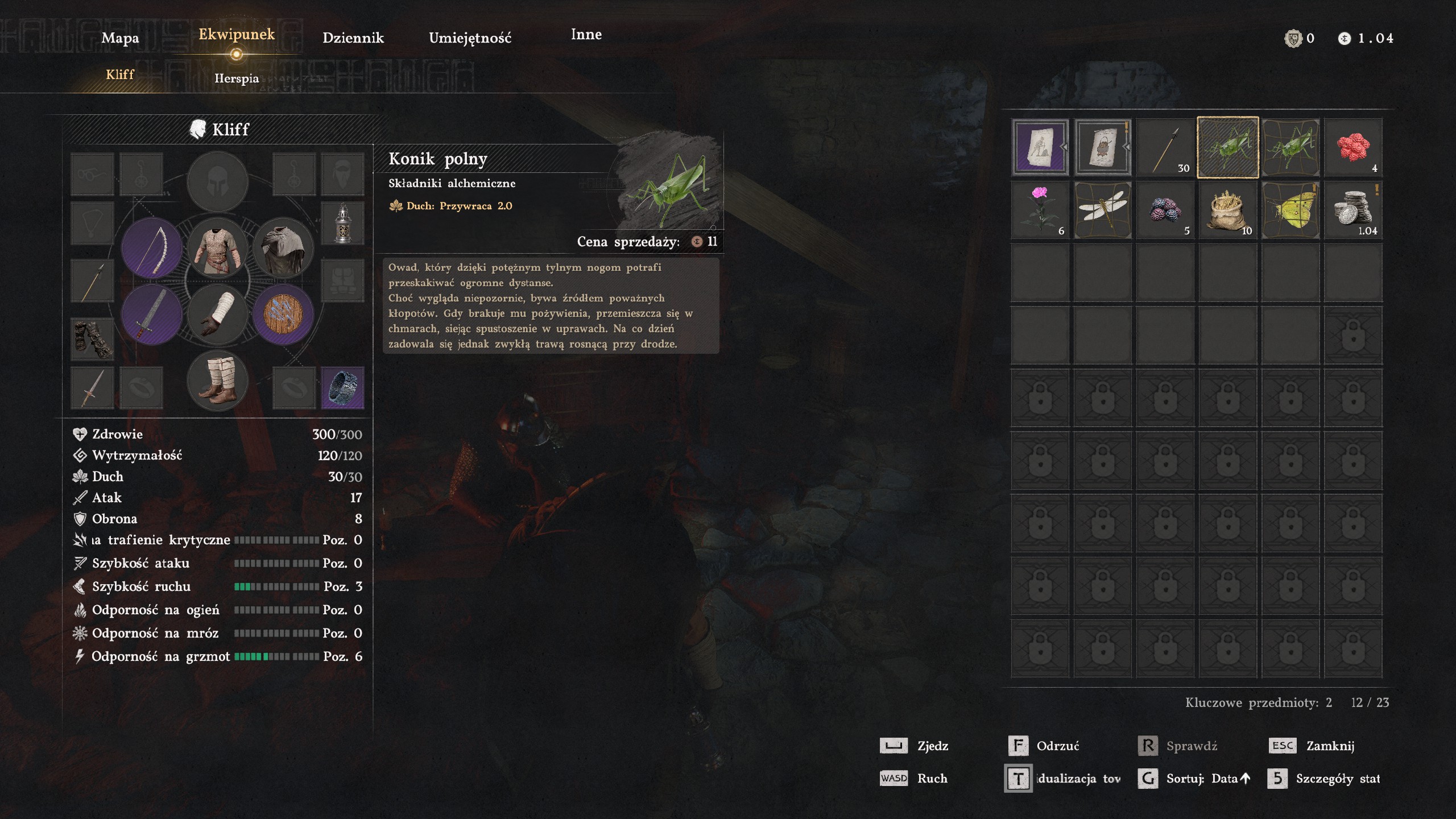Select the equipped boots slot
The height and width of the screenshot is (819, 1456).
pyautogui.click(x=217, y=380)
